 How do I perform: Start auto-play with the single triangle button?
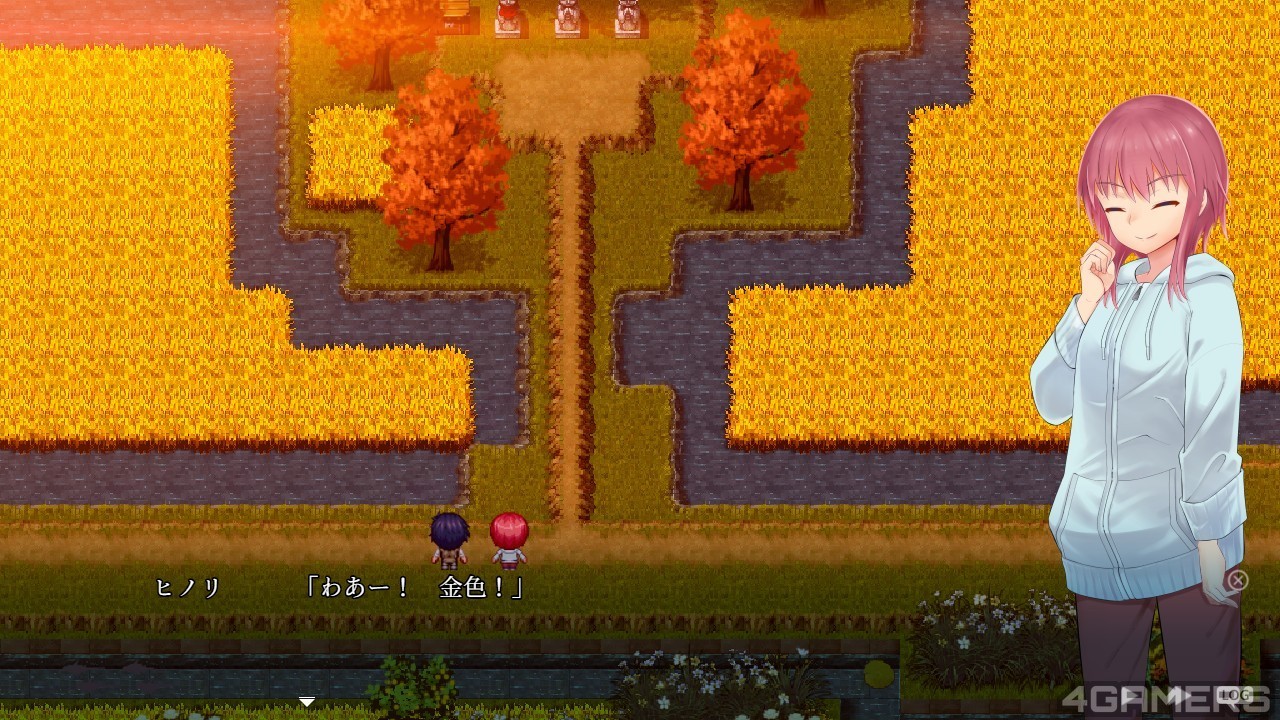click(1130, 695)
